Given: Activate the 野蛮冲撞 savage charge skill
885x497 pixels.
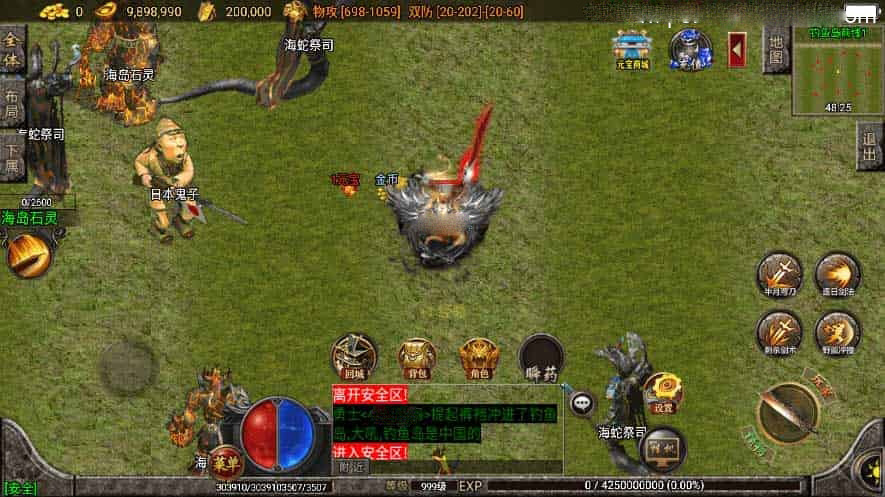Looking at the screenshot, I should pos(837,331).
